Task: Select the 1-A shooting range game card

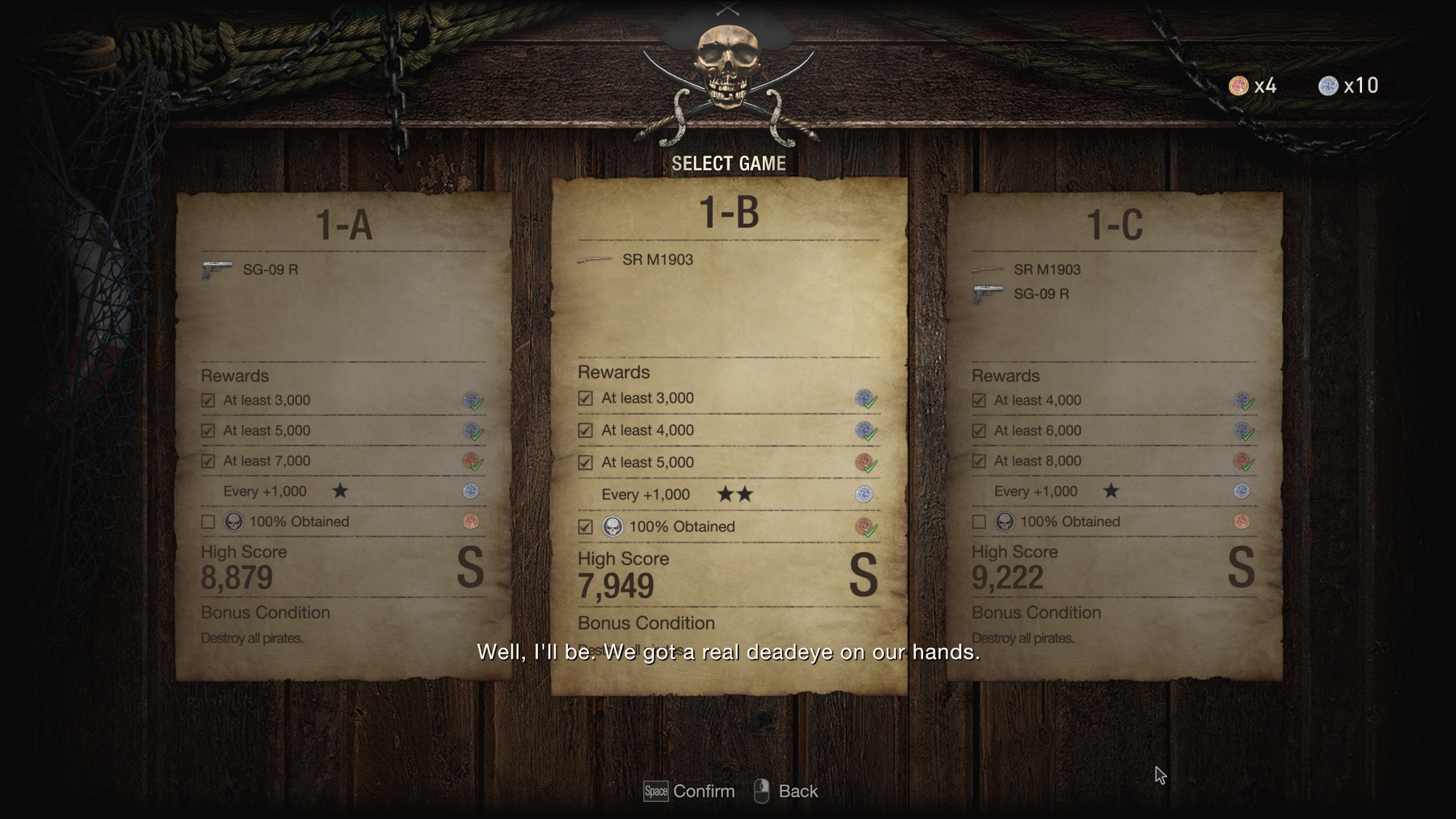Action: (x=344, y=437)
